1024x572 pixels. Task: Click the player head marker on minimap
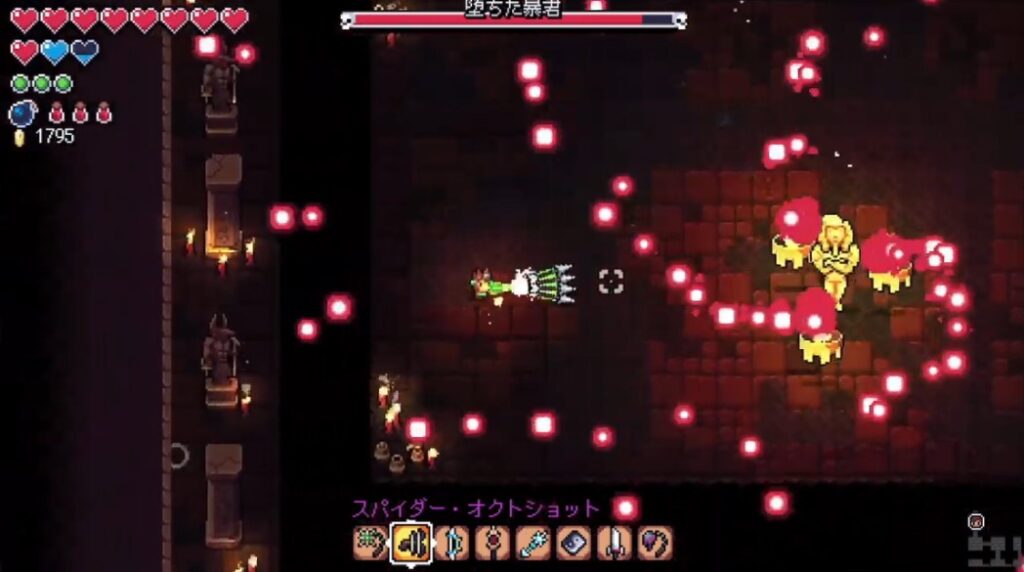coord(976,521)
